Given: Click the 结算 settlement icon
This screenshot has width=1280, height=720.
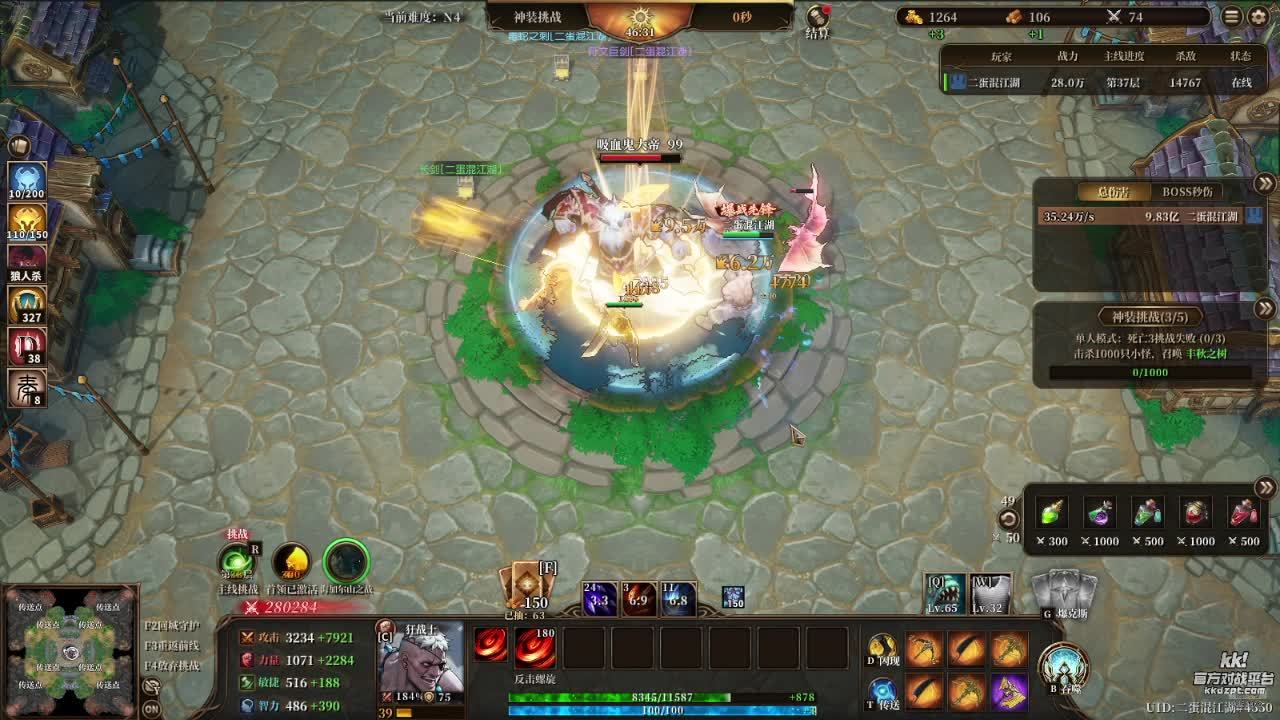Looking at the screenshot, I should (x=819, y=19).
